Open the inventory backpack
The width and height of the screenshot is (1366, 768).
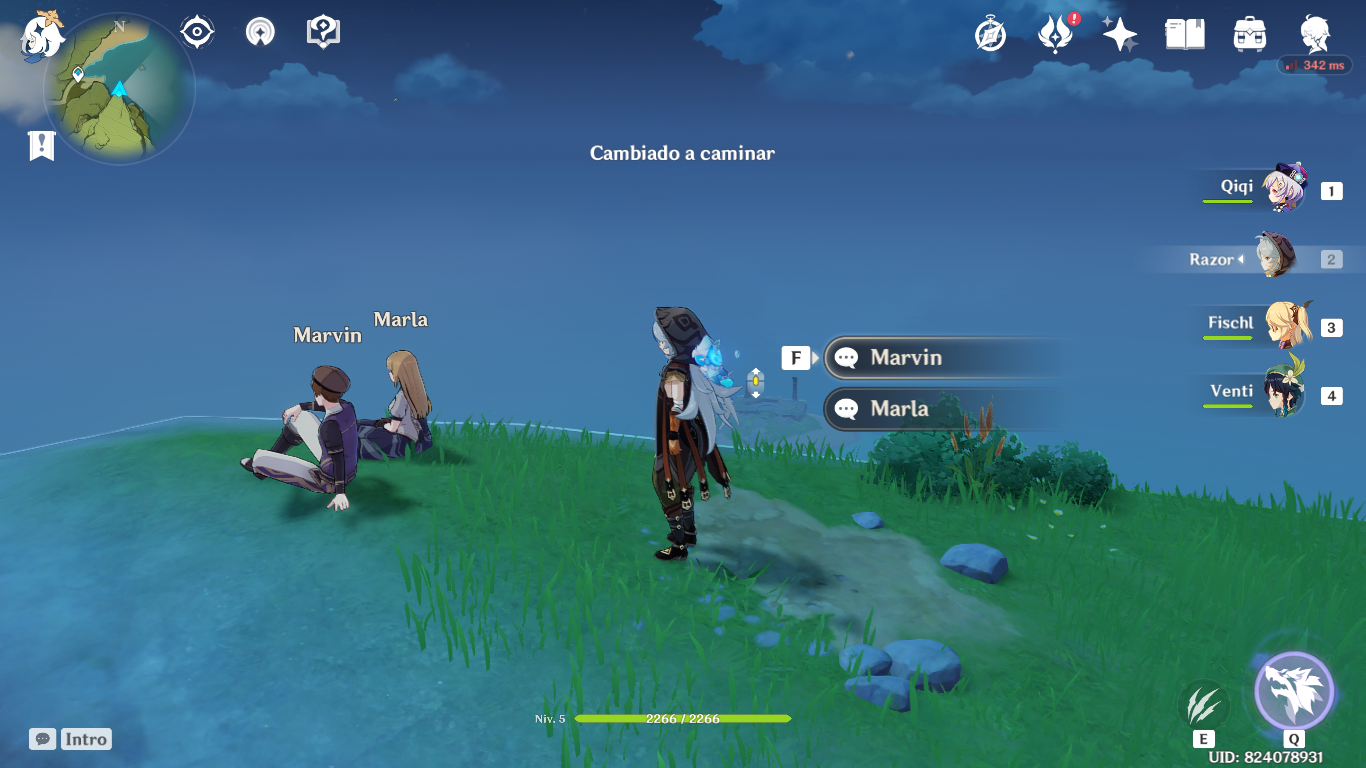[x=1249, y=33]
